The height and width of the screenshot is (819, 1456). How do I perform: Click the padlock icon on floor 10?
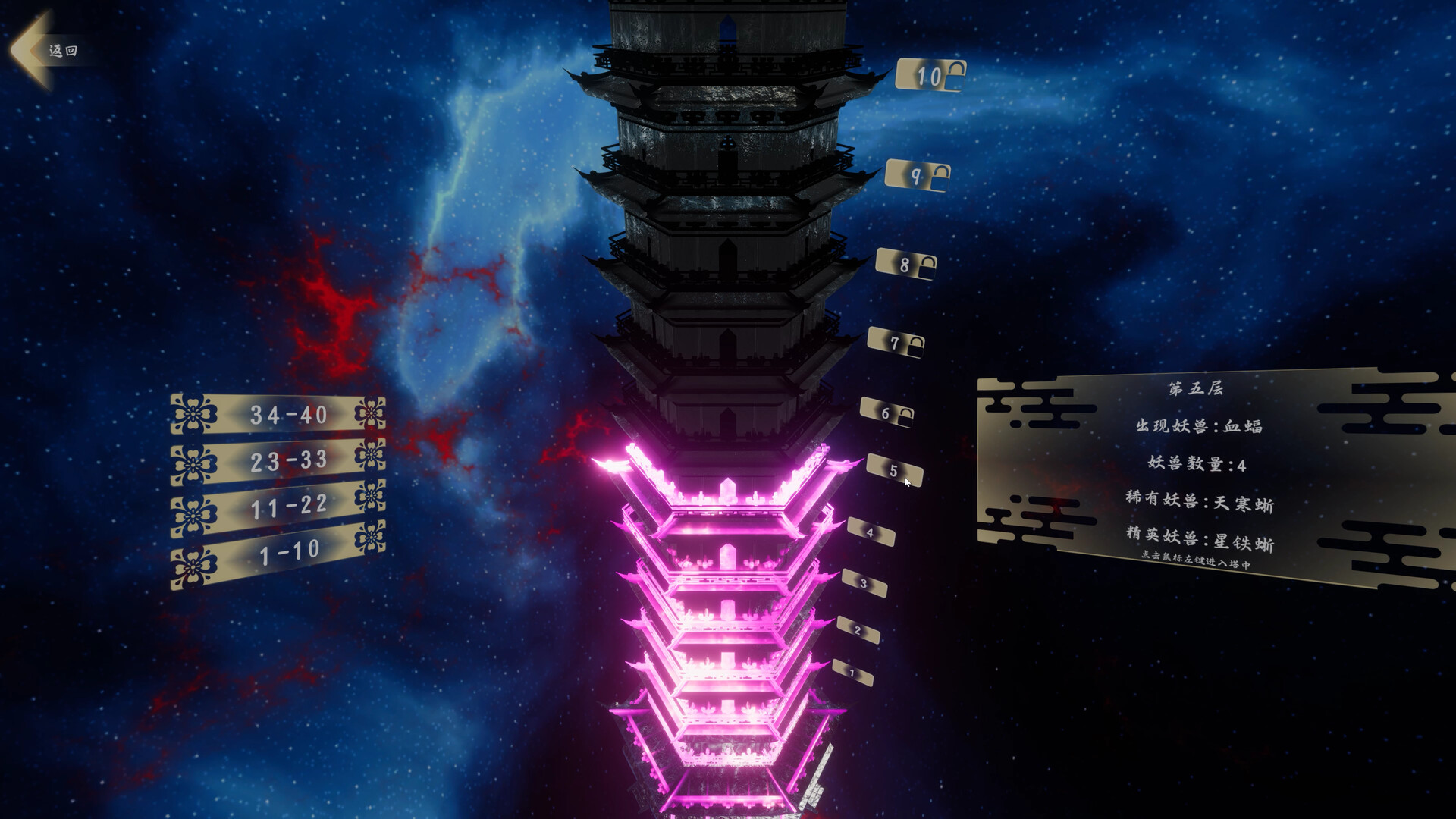point(957,74)
